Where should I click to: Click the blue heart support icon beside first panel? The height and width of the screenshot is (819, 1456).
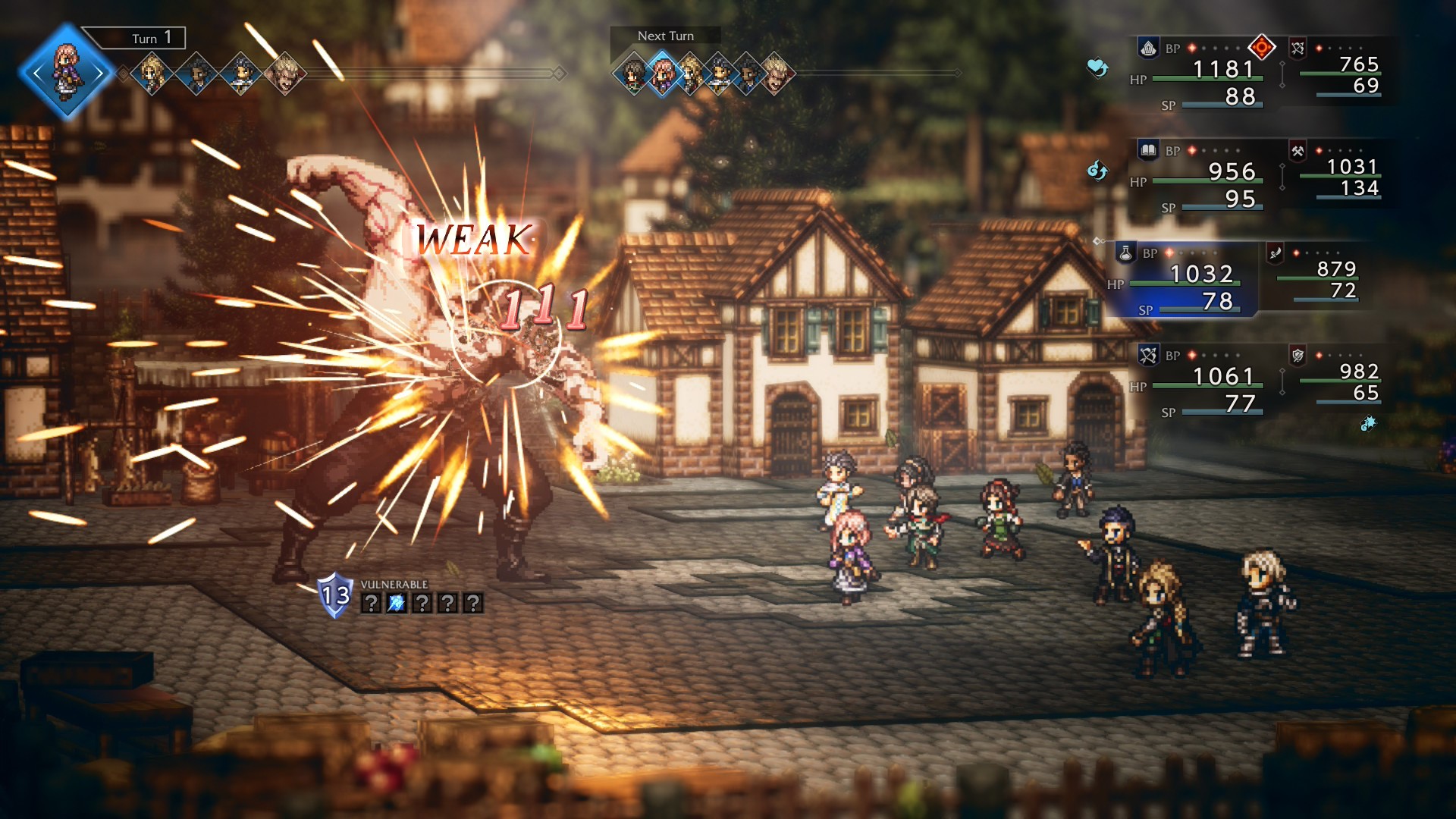coord(1097,68)
